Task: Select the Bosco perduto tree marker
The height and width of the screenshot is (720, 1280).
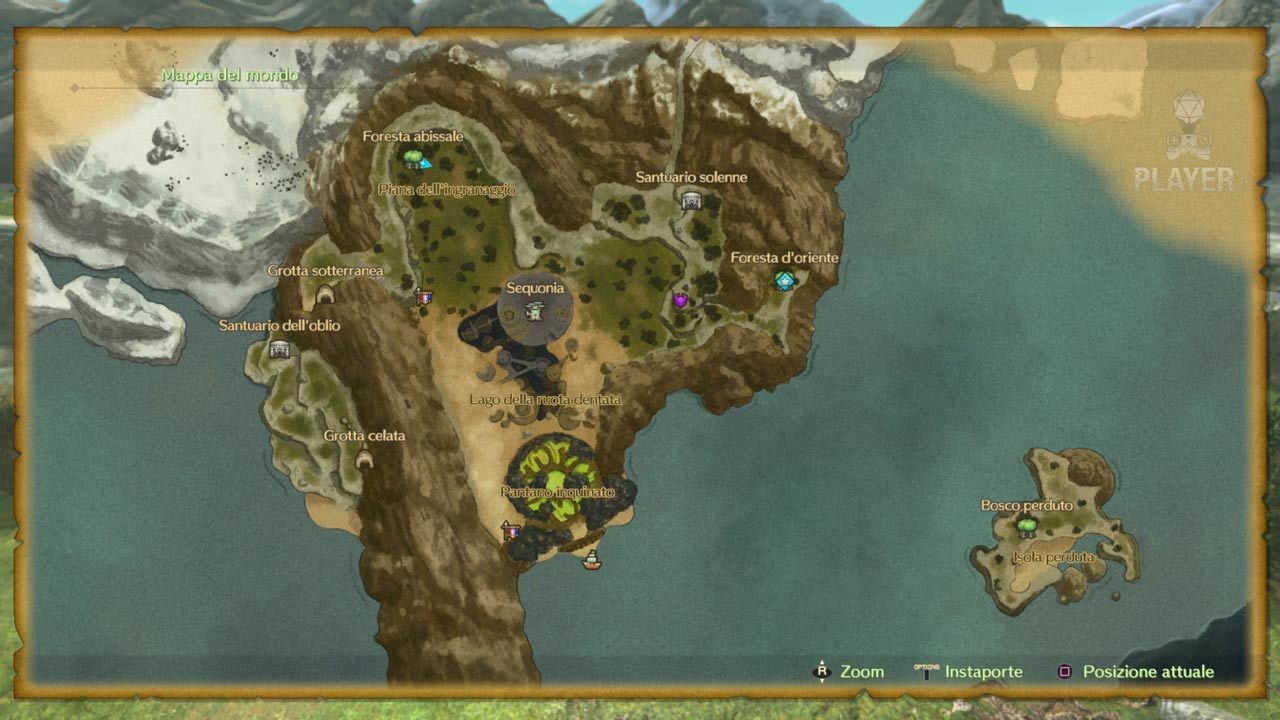Action: point(1026,524)
